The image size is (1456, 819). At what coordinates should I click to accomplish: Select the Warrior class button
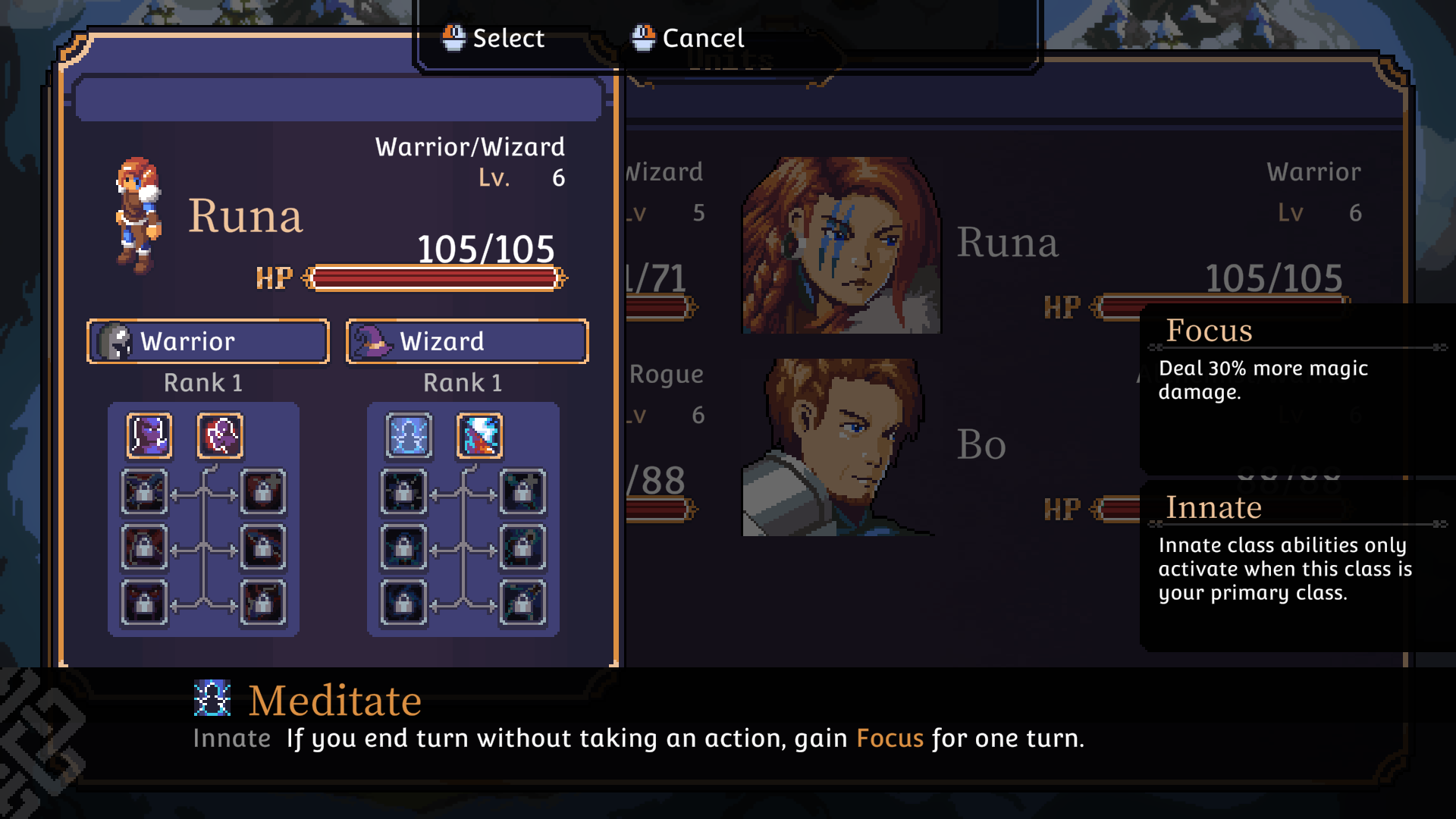(208, 341)
